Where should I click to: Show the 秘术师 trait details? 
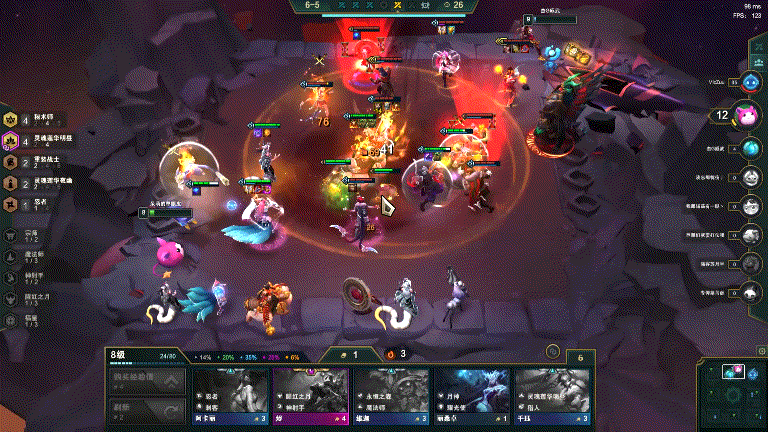click(30, 119)
